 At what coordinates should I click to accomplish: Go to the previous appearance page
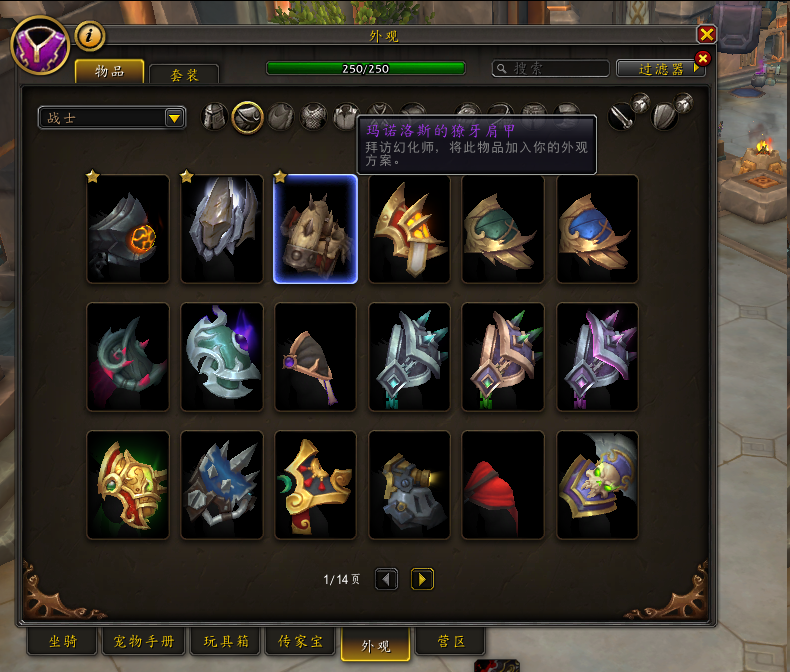tap(387, 579)
